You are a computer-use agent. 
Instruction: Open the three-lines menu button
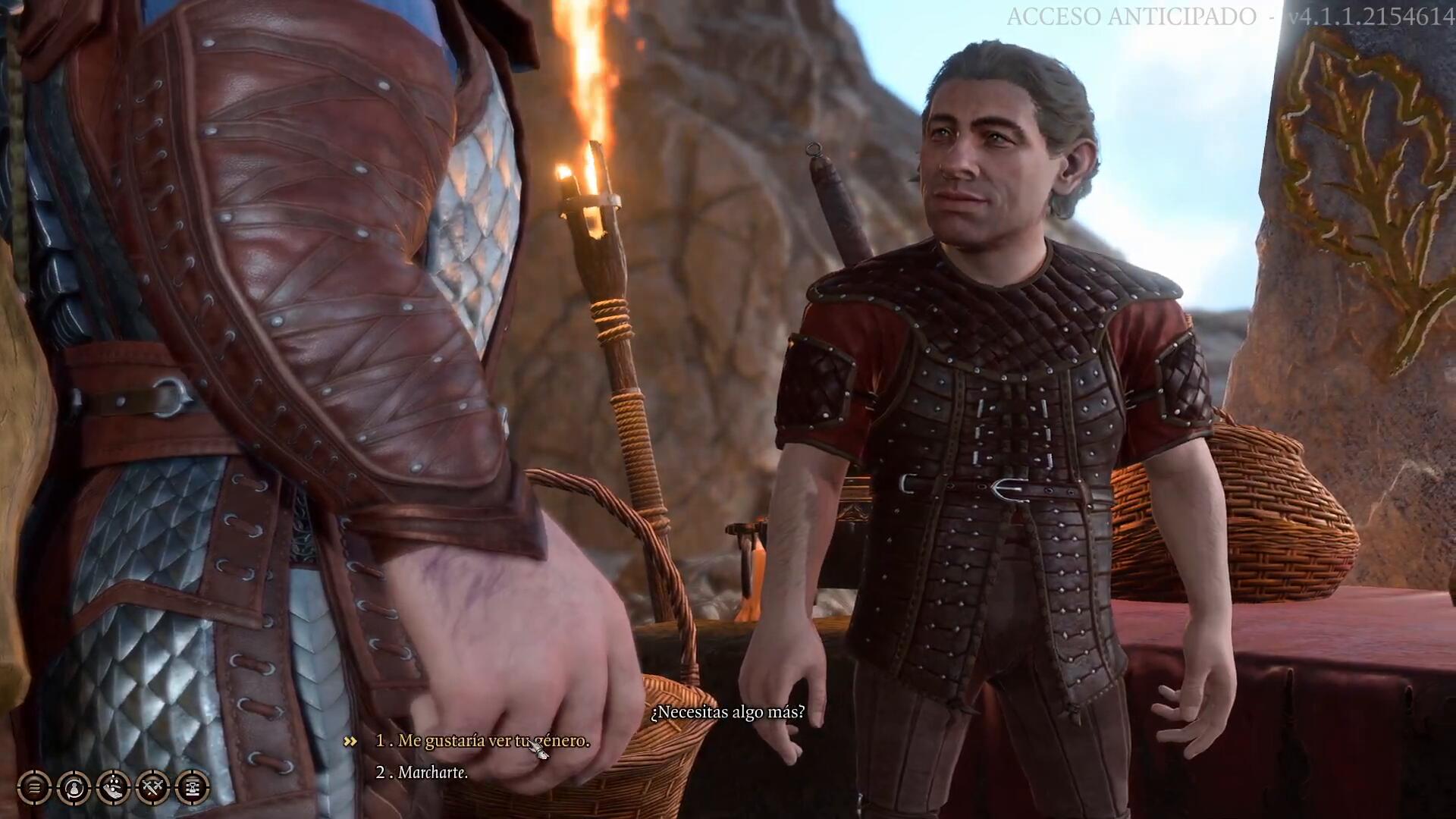pos(34,788)
